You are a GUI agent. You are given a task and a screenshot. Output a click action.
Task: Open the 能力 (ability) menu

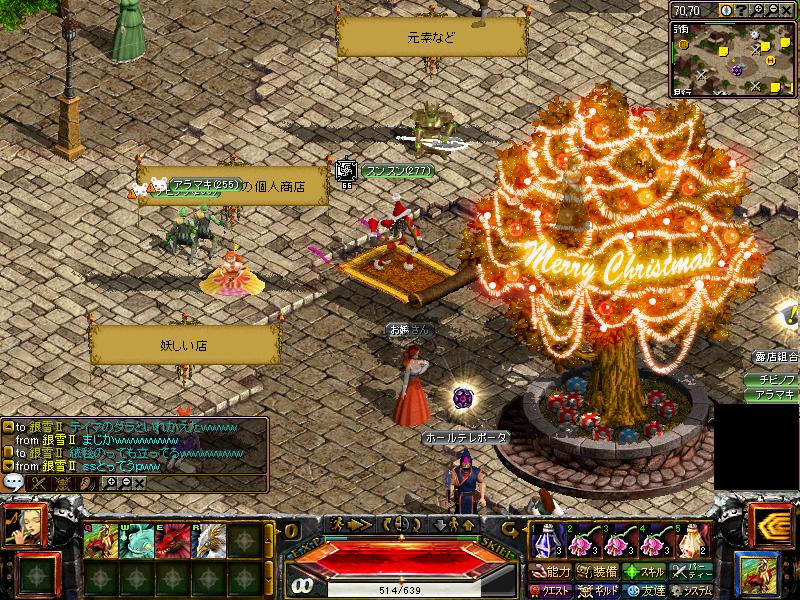(552, 572)
